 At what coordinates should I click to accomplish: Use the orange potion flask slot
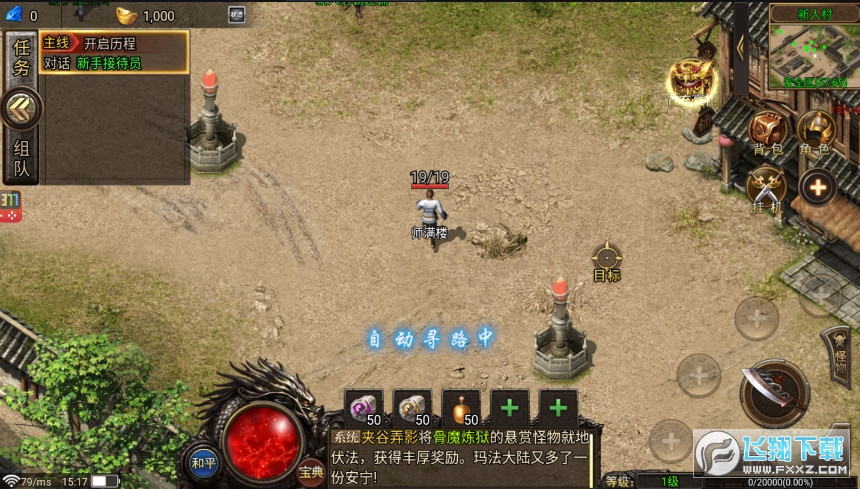pyautogui.click(x=461, y=408)
